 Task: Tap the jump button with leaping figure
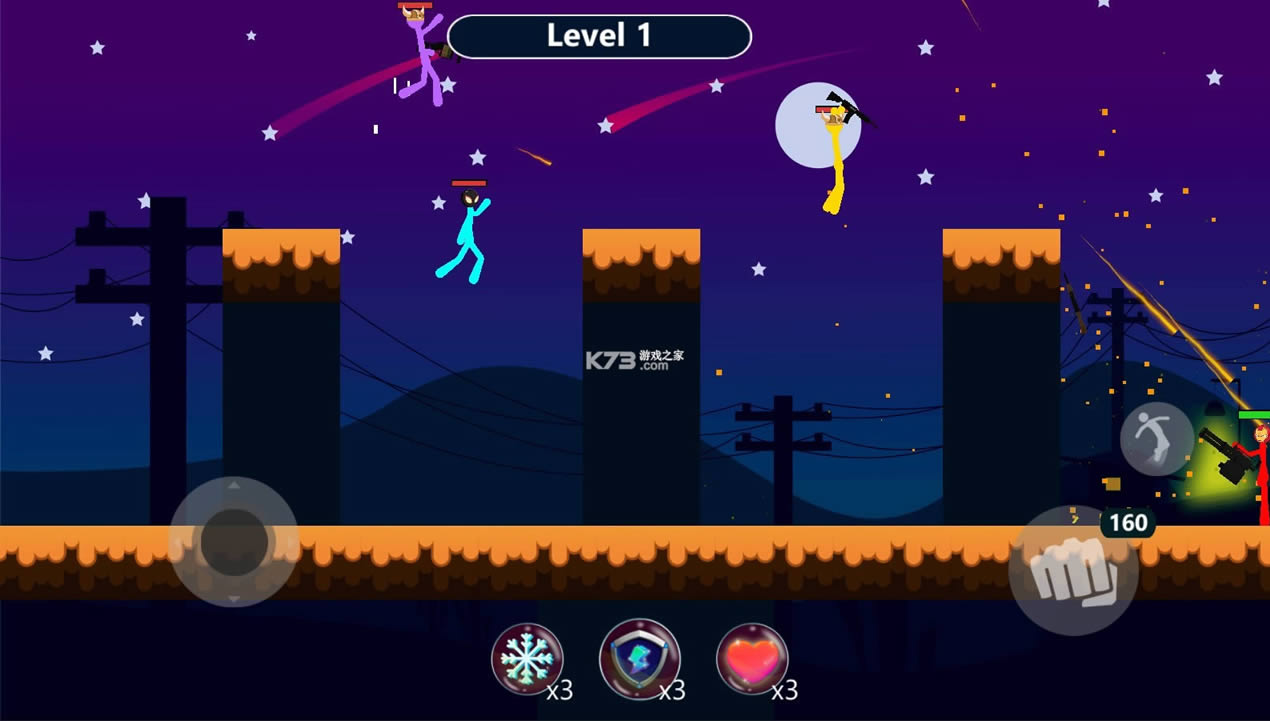click(1156, 439)
